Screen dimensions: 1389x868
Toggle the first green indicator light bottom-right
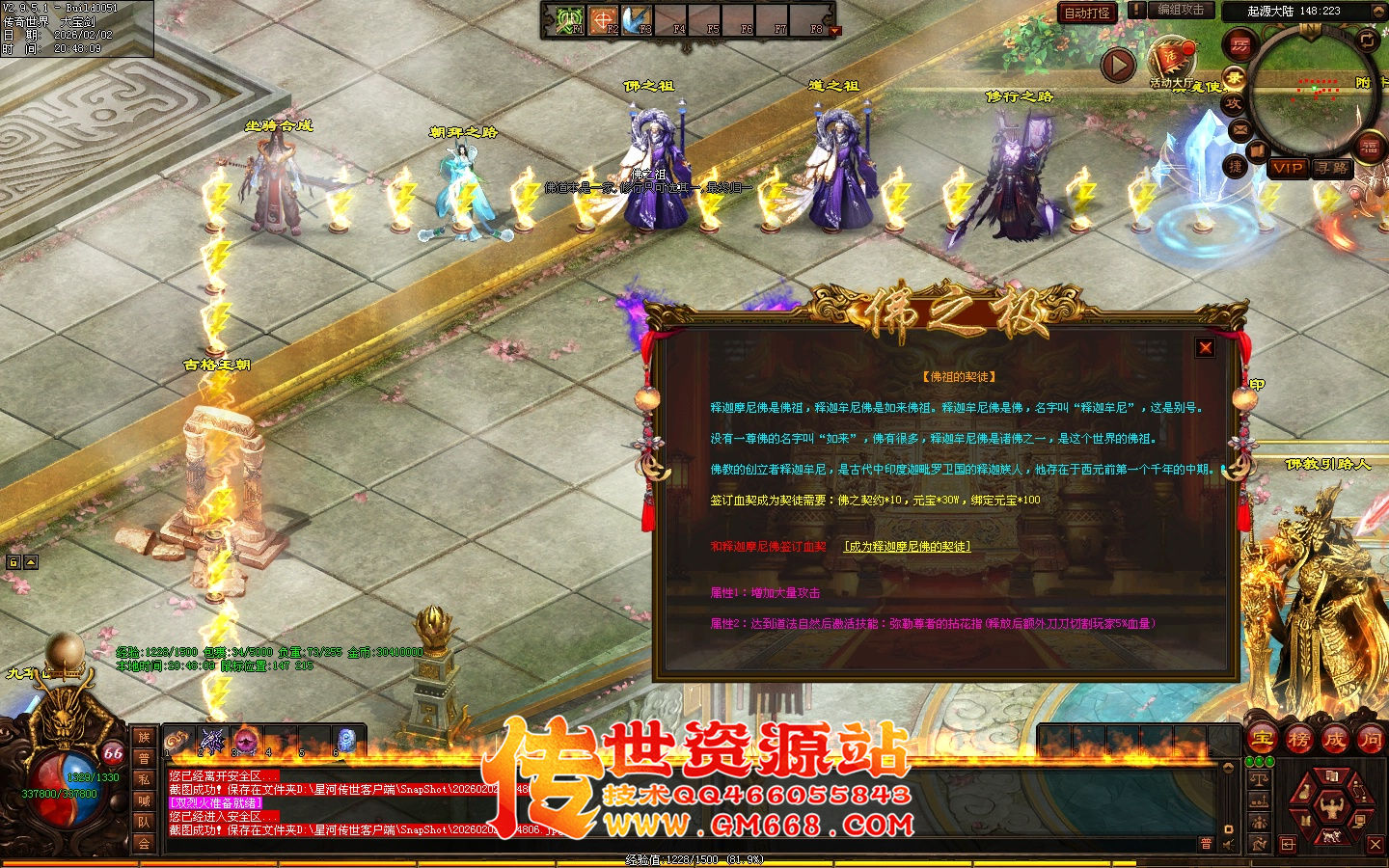click(1250, 761)
